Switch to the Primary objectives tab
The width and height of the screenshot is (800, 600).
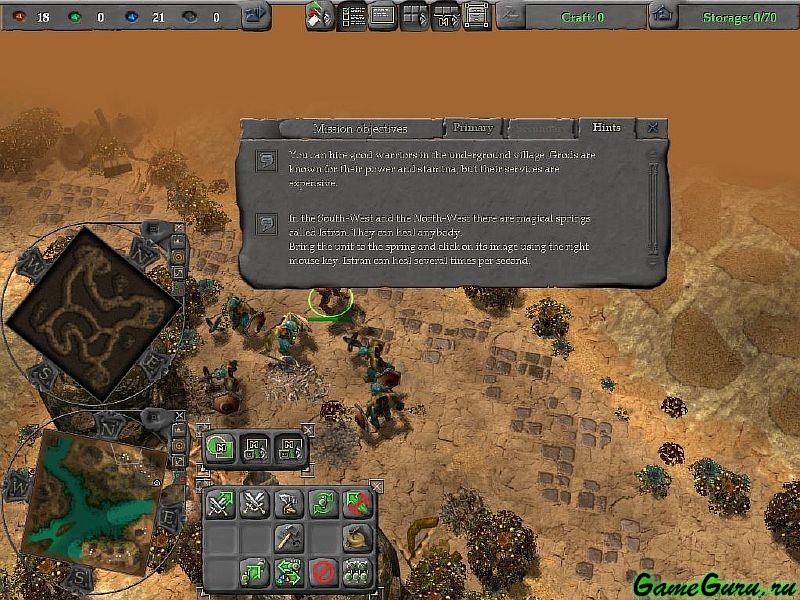coord(473,128)
